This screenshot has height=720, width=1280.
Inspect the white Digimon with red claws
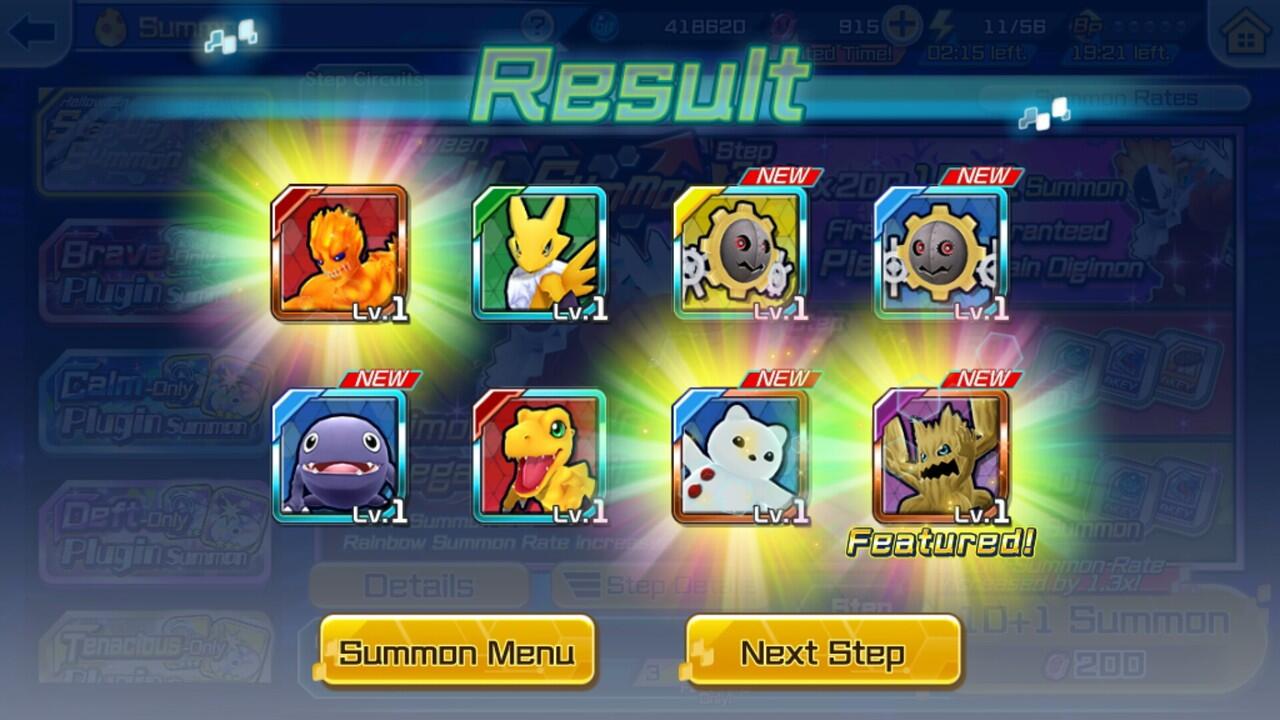[741, 456]
